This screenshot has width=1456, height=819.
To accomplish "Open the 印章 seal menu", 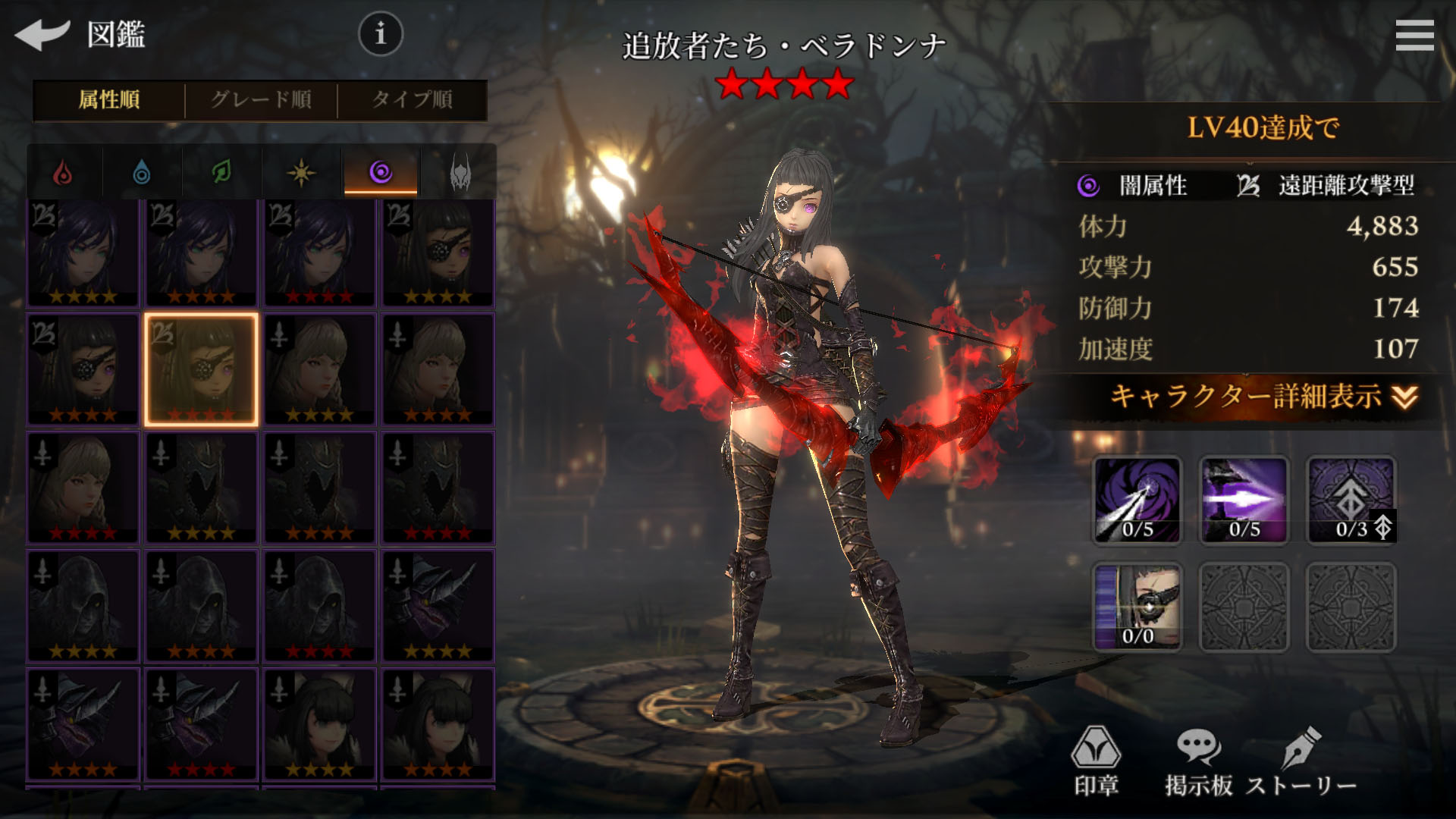I will (x=1096, y=761).
